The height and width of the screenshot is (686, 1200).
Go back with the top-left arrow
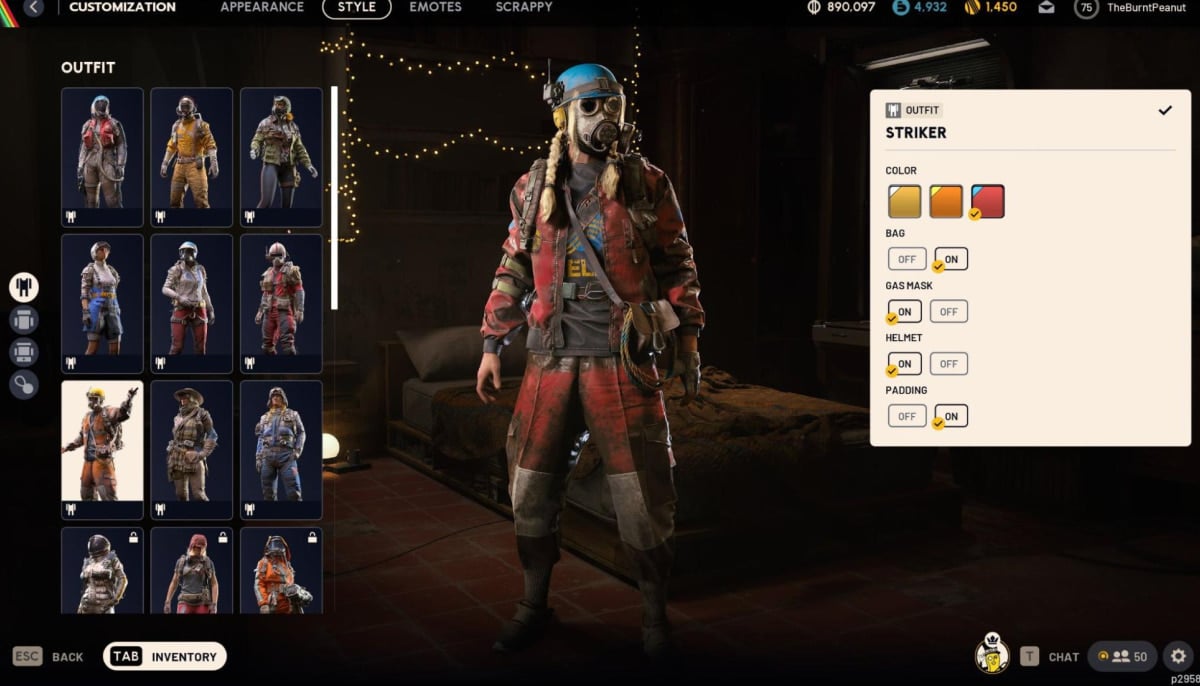pos(34,7)
